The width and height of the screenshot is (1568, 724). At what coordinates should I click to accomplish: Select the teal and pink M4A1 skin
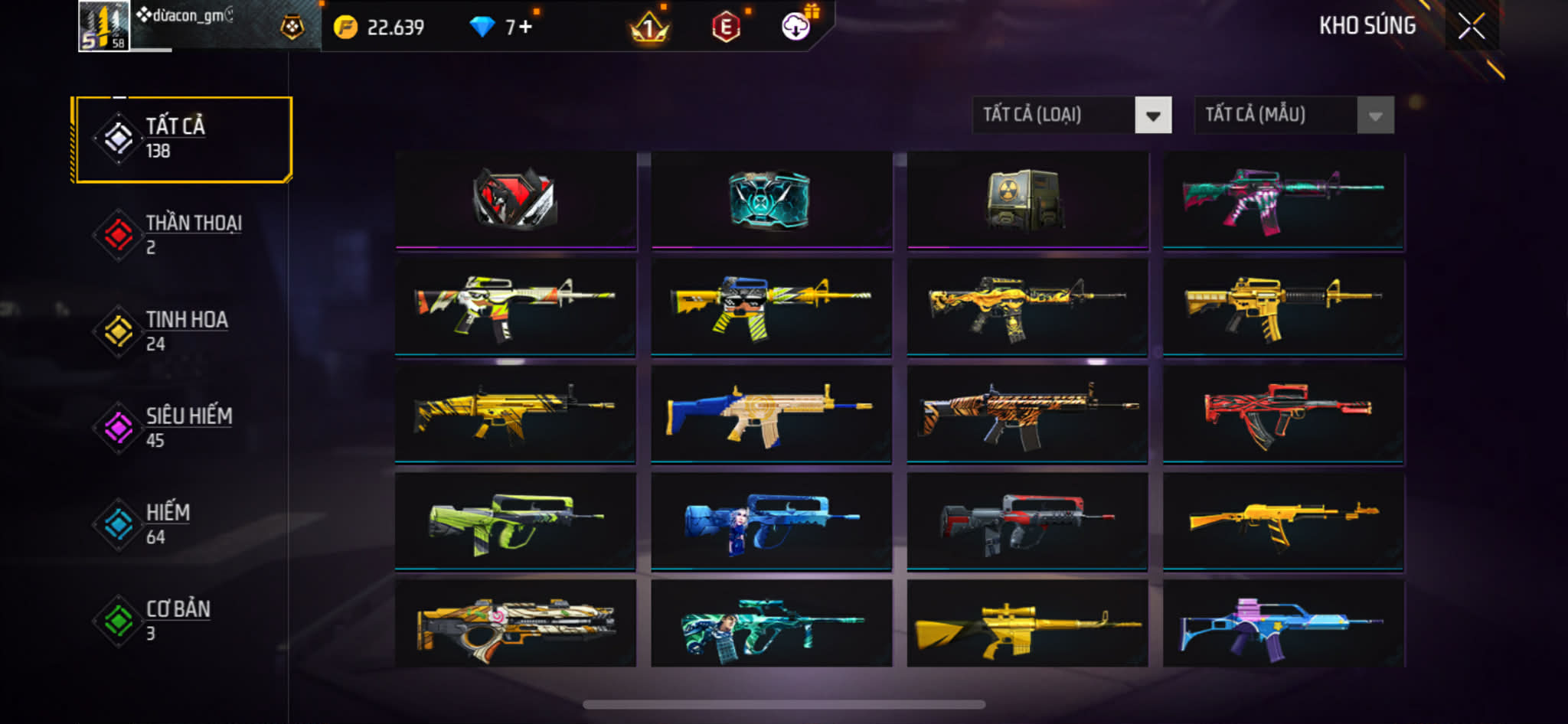pyautogui.click(x=1283, y=199)
